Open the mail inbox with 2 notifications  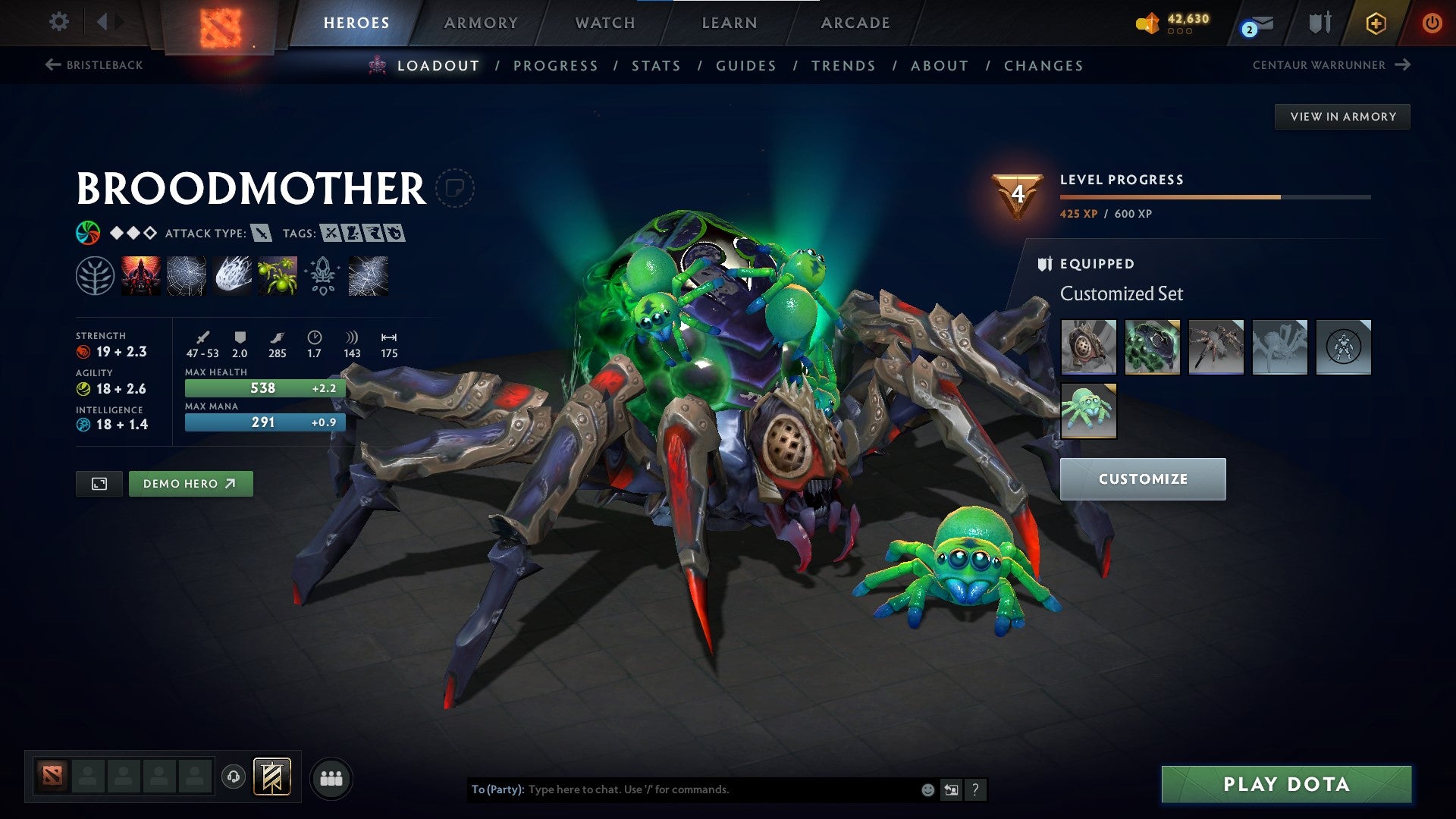click(x=1254, y=23)
